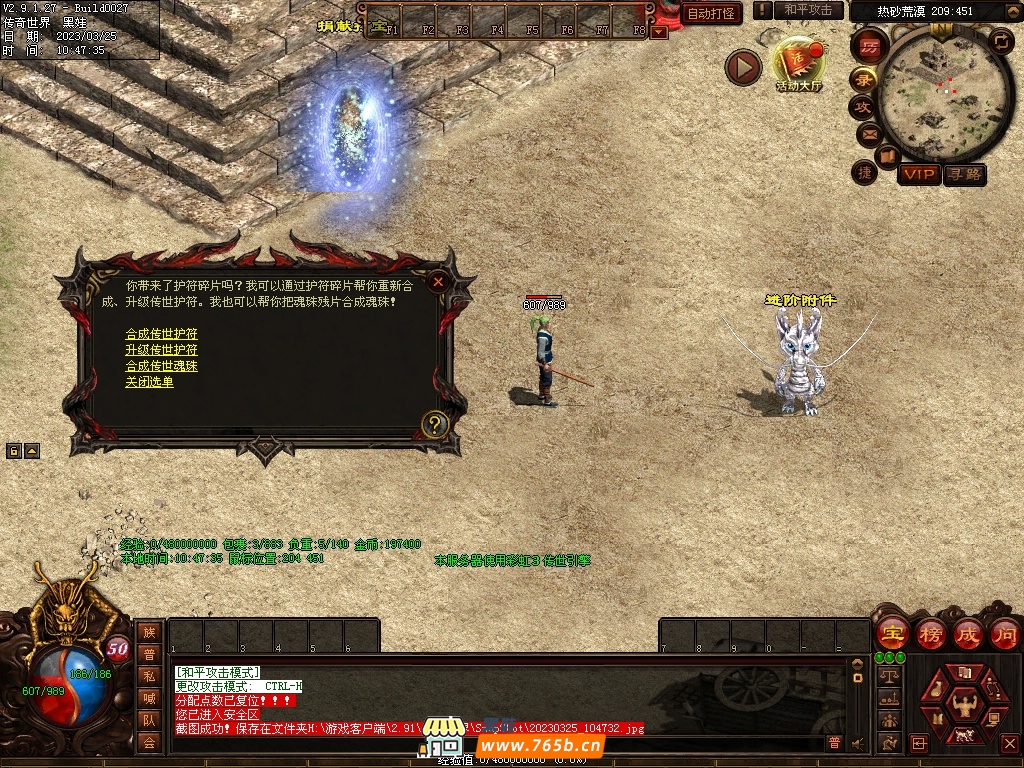Choose 关闭选单 to end dialogue
This screenshot has height=768, width=1024.
pyautogui.click(x=149, y=382)
